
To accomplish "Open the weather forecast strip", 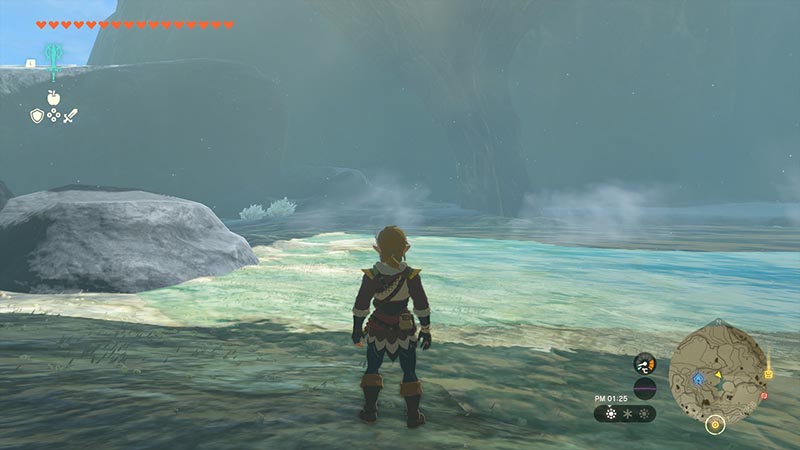I will point(625,413).
